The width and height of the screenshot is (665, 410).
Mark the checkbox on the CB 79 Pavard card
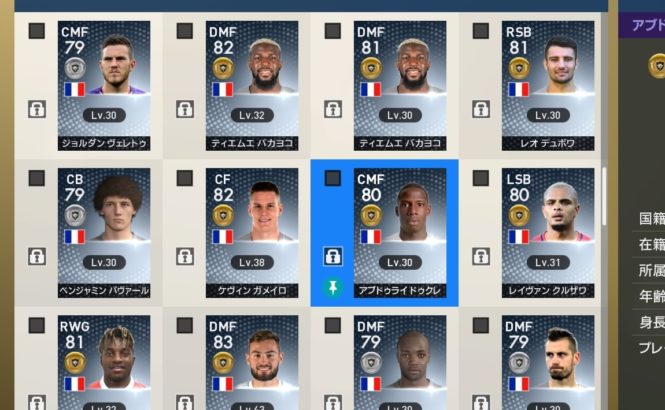tap(37, 178)
